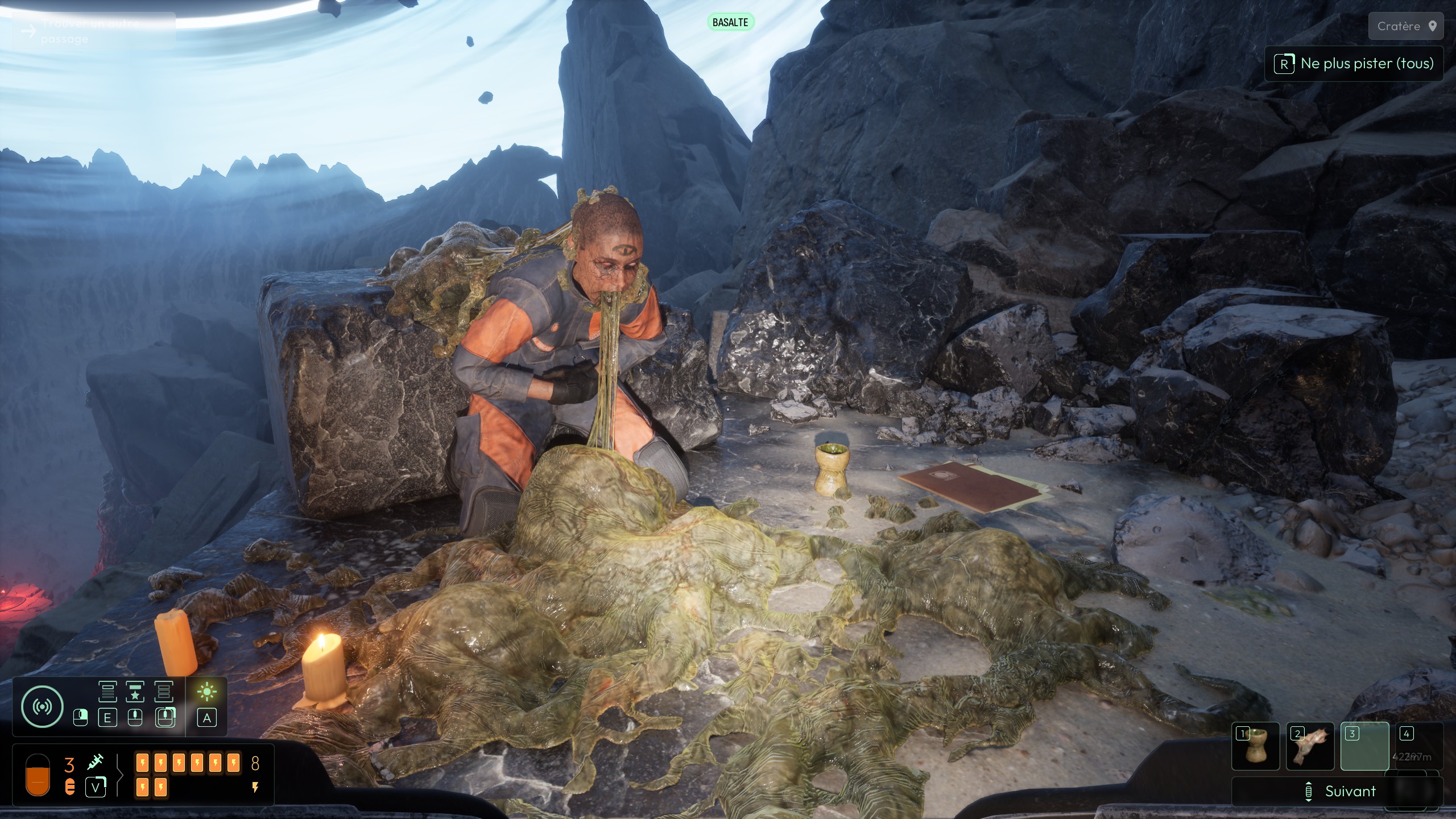
Task: Toggle the sun-shaped flashlight icon
Action: (x=206, y=692)
